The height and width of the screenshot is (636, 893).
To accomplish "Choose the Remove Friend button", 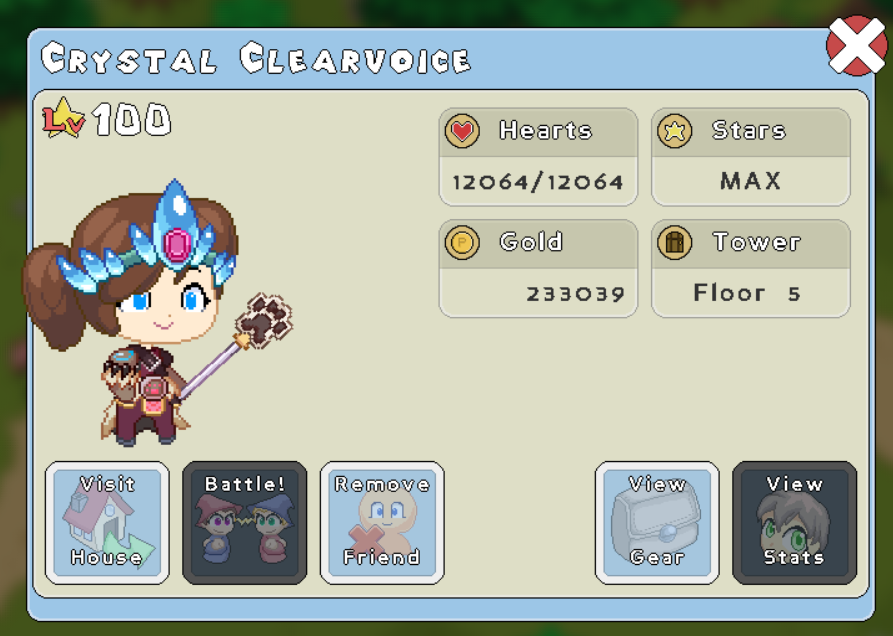I will pyautogui.click(x=382, y=522).
